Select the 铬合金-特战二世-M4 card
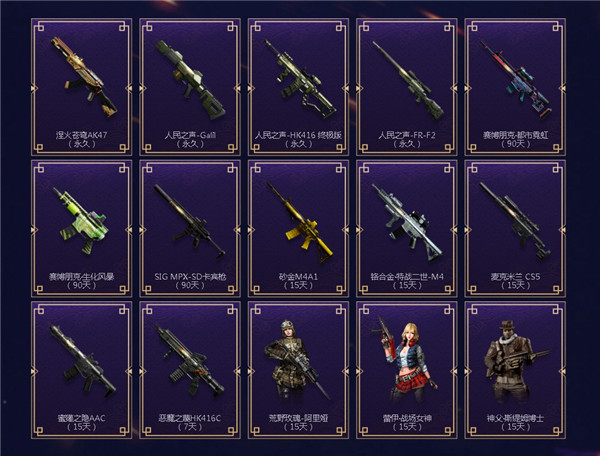The height and width of the screenshot is (456, 600). click(407, 226)
